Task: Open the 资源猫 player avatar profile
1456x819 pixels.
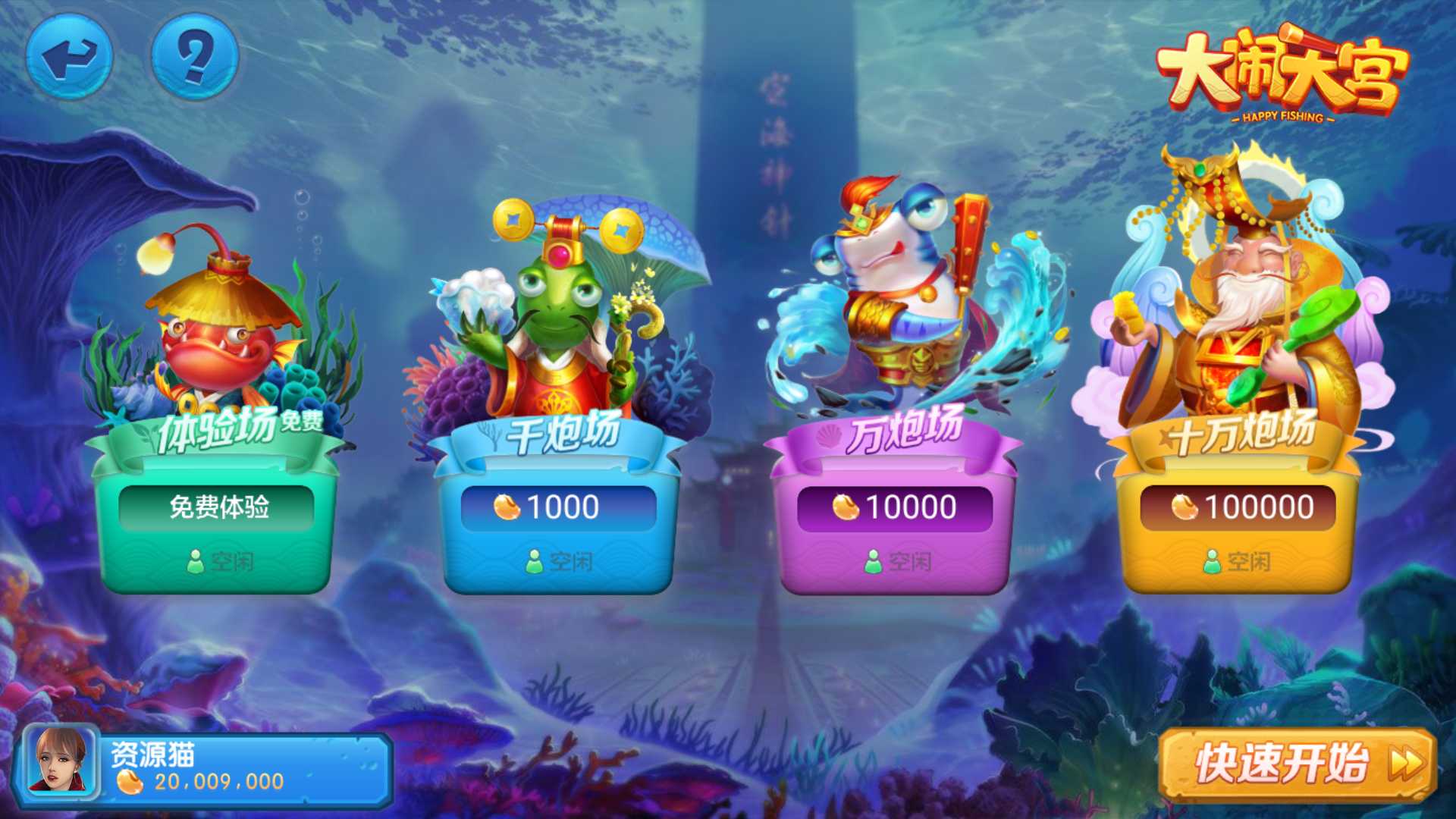Action: (61, 762)
